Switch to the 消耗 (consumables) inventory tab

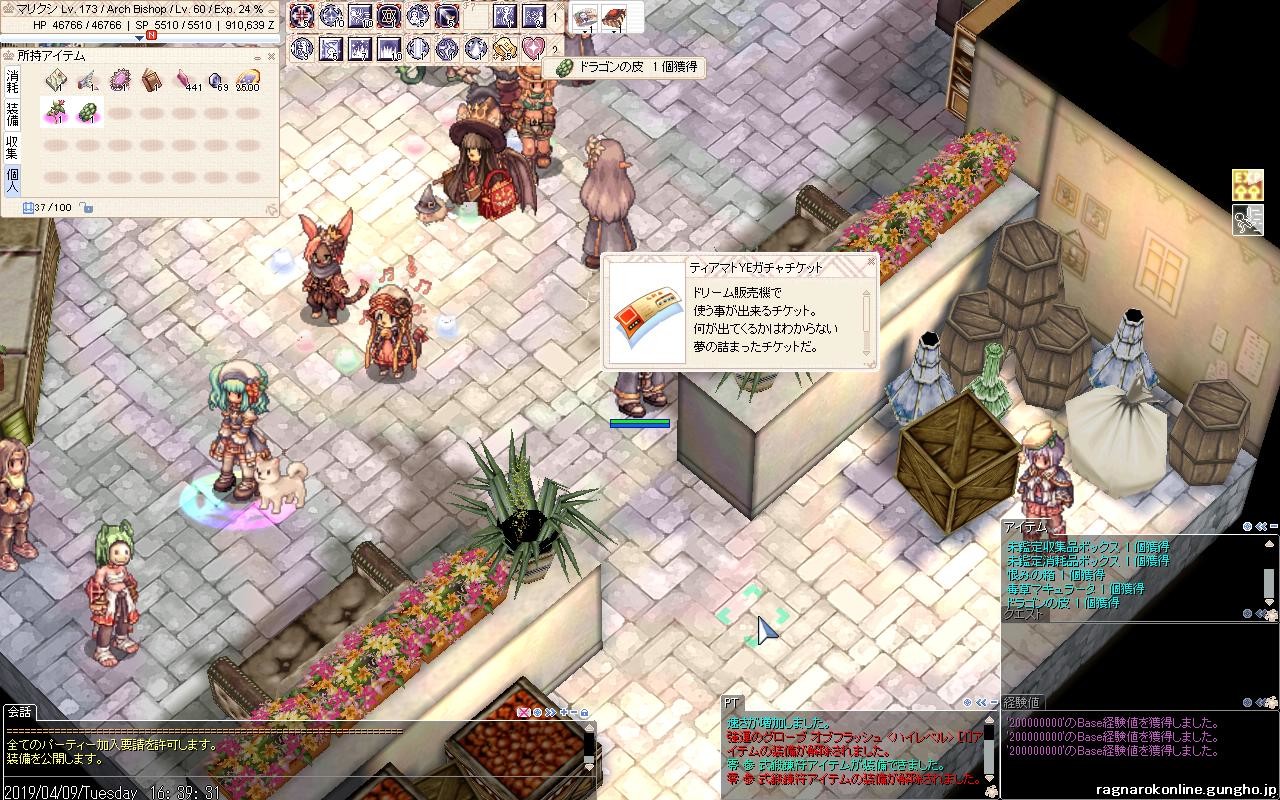pos(12,80)
